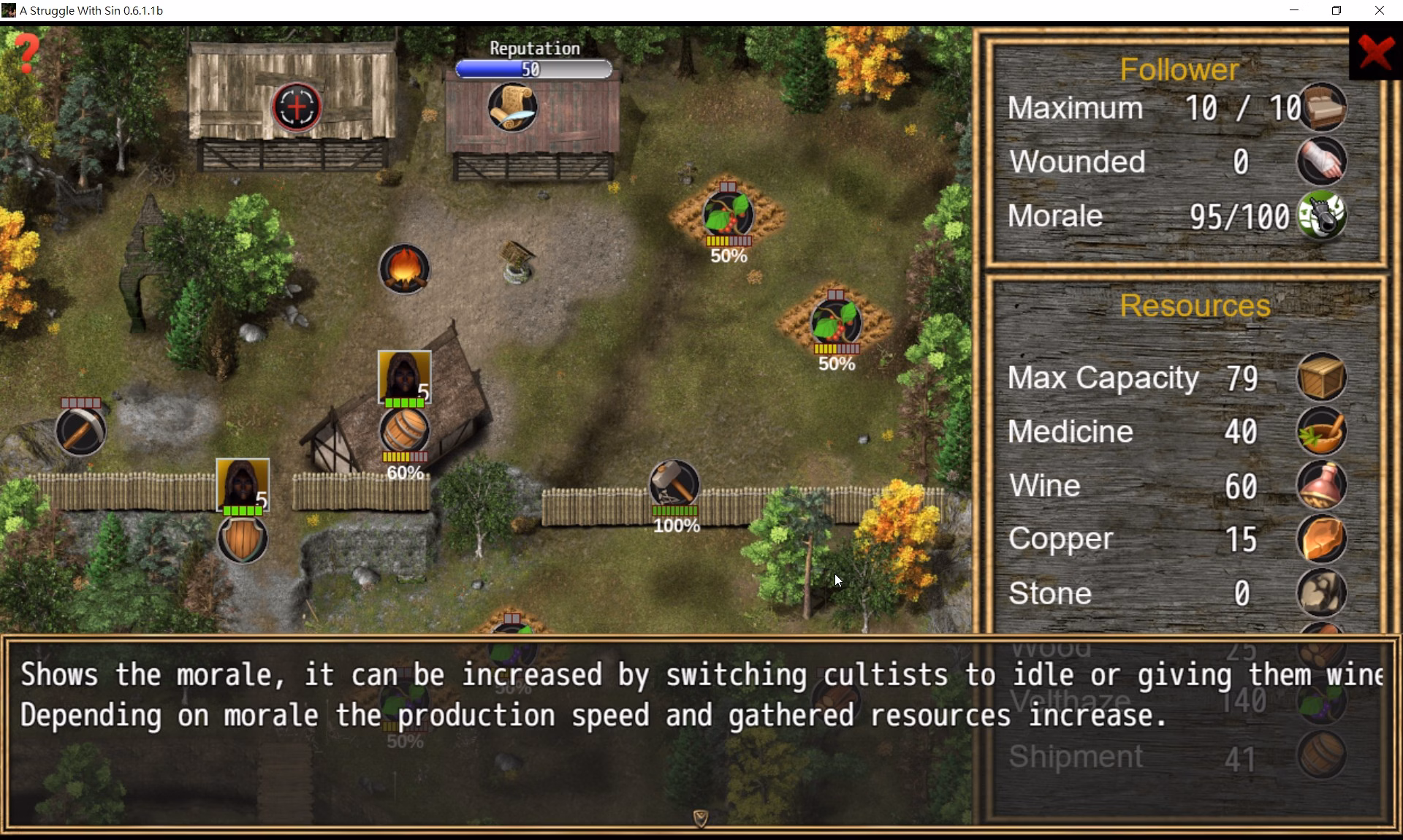The image size is (1403, 840).
Task: Select the wine barrel station at 60%
Action: tap(404, 431)
